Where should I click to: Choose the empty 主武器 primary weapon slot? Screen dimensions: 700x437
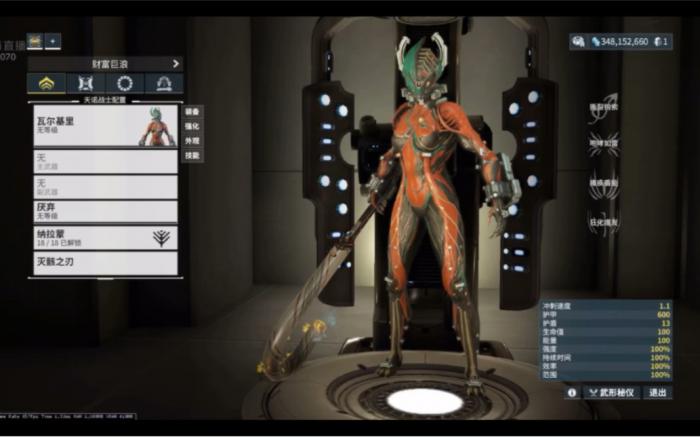(x=106, y=161)
